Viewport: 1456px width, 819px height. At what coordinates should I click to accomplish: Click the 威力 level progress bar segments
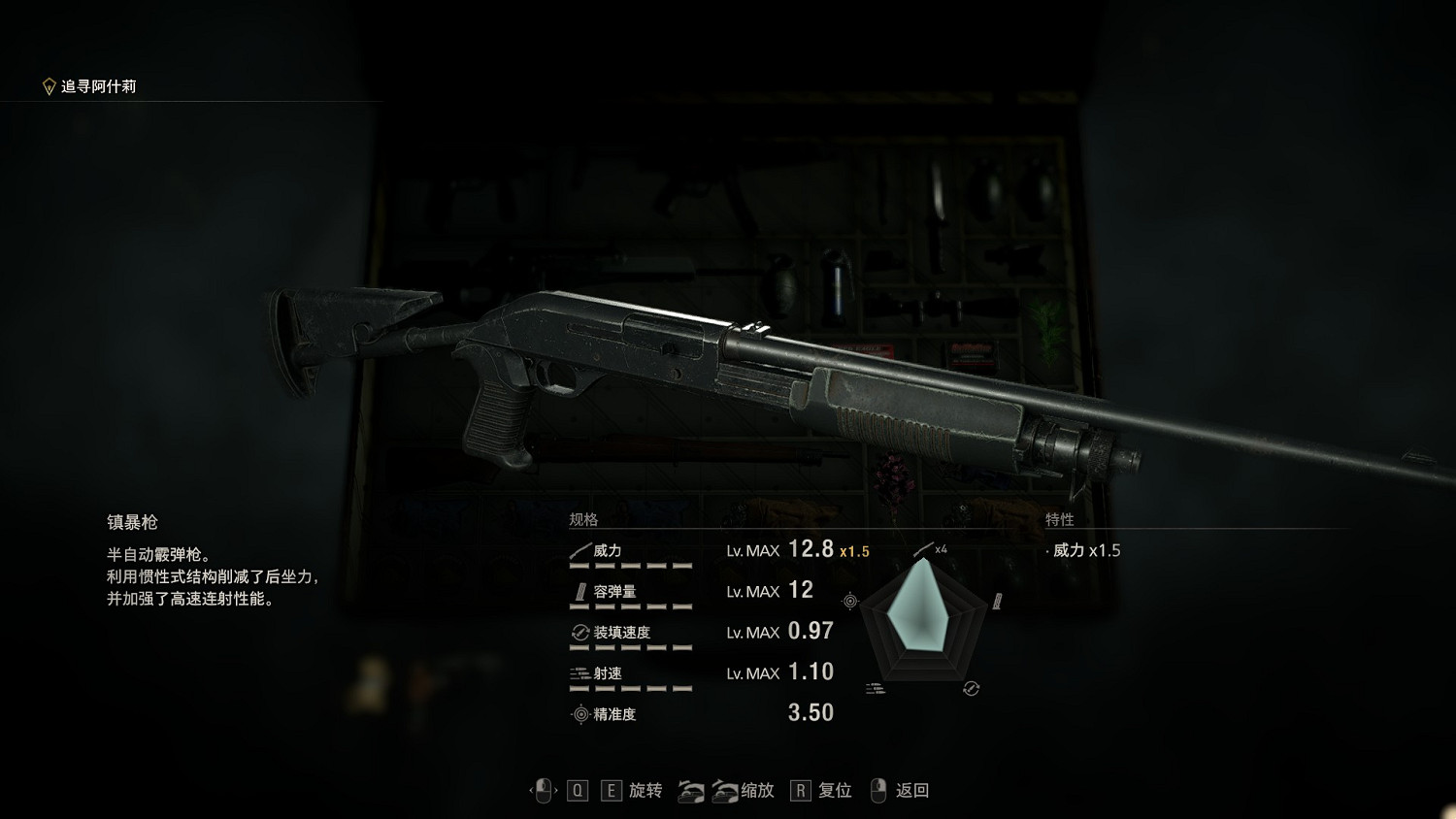[x=631, y=567]
